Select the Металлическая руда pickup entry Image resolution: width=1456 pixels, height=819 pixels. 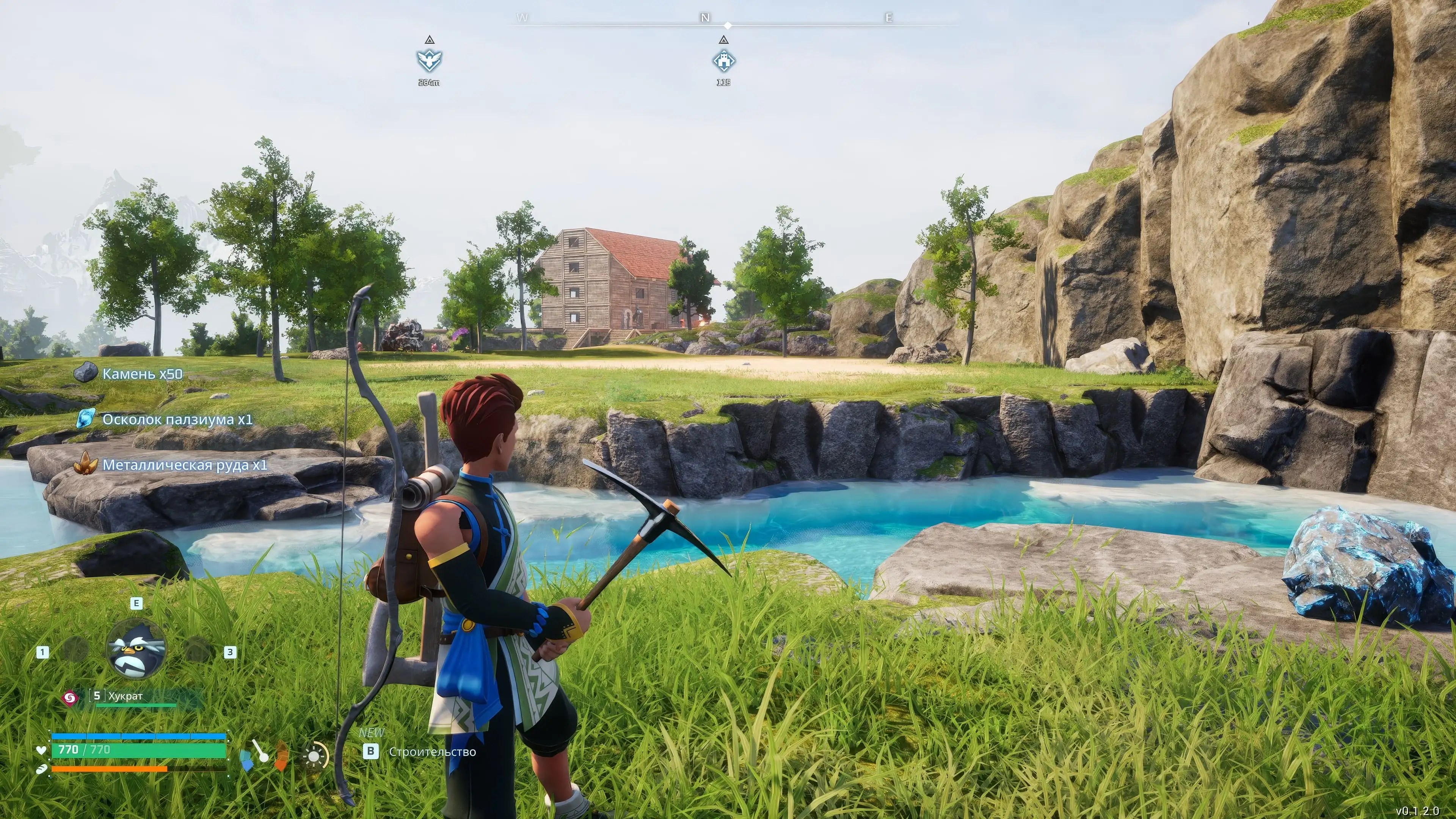(184, 465)
